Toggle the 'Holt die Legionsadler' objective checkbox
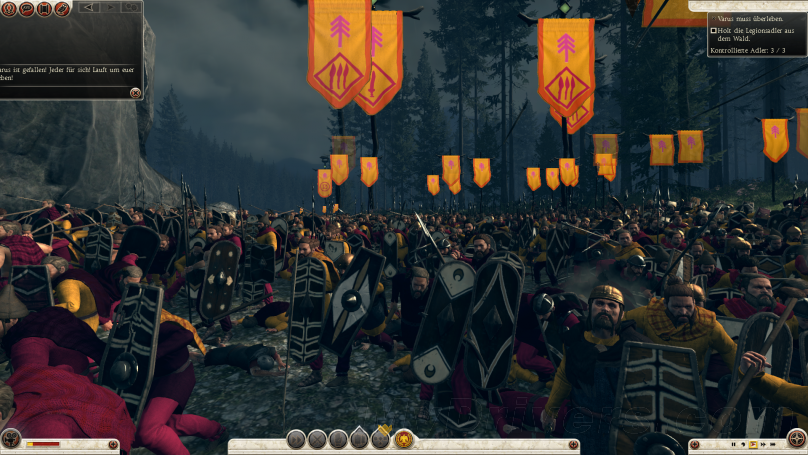 click(x=713, y=31)
